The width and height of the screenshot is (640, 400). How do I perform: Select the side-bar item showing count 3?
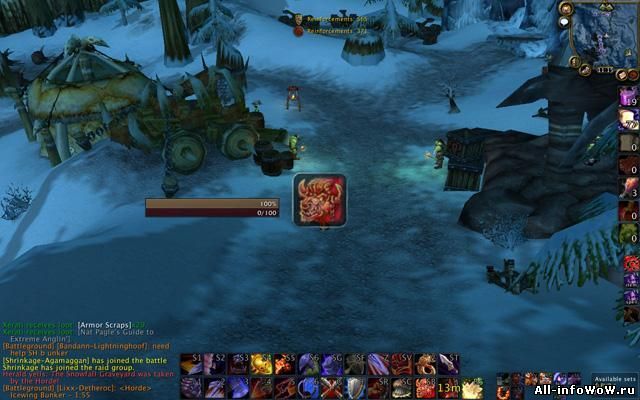coord(628,188)
